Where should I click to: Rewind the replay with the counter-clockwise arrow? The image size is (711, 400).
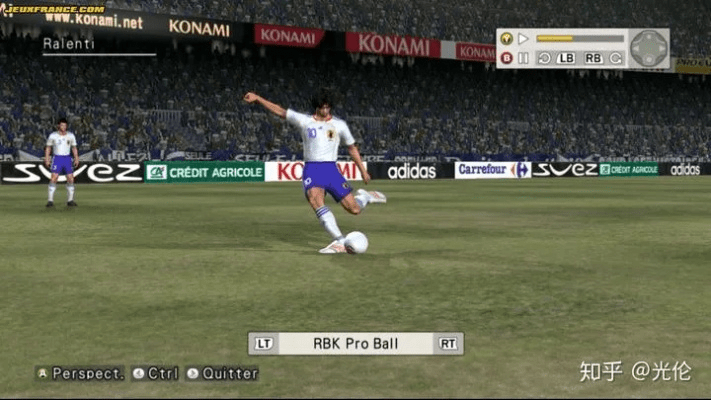point(544,58)
